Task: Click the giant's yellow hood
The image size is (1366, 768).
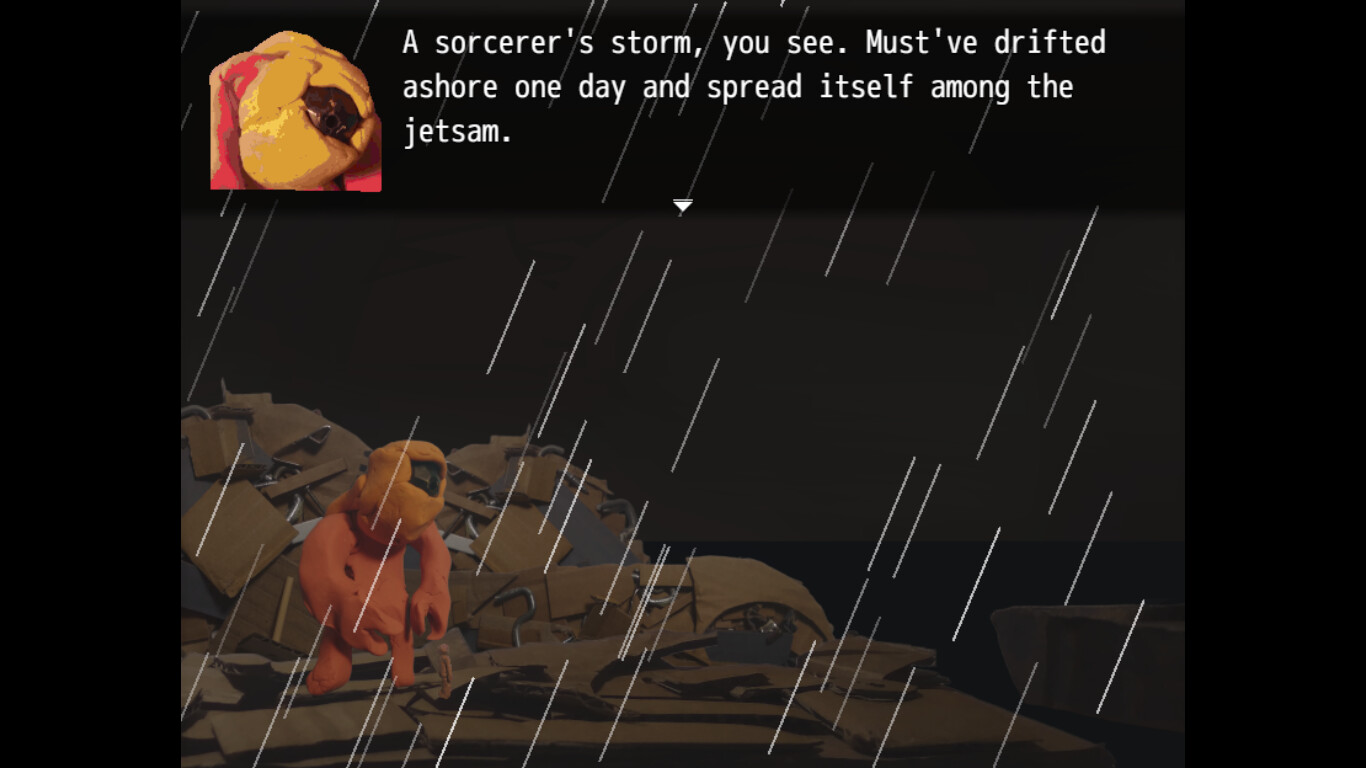Action: pyautogui.click(x=400, y=480)
